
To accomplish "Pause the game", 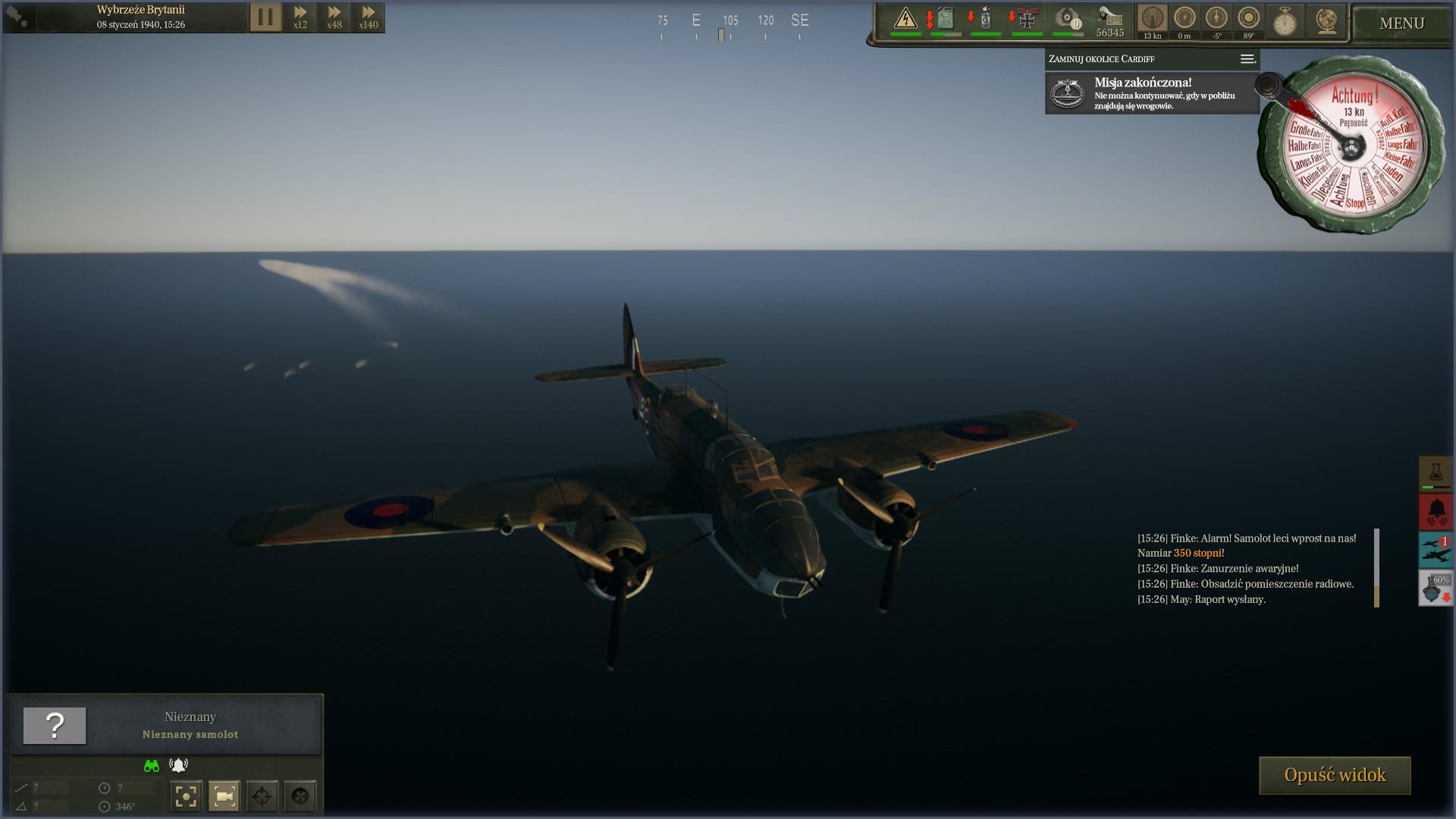I will [265, 17].
